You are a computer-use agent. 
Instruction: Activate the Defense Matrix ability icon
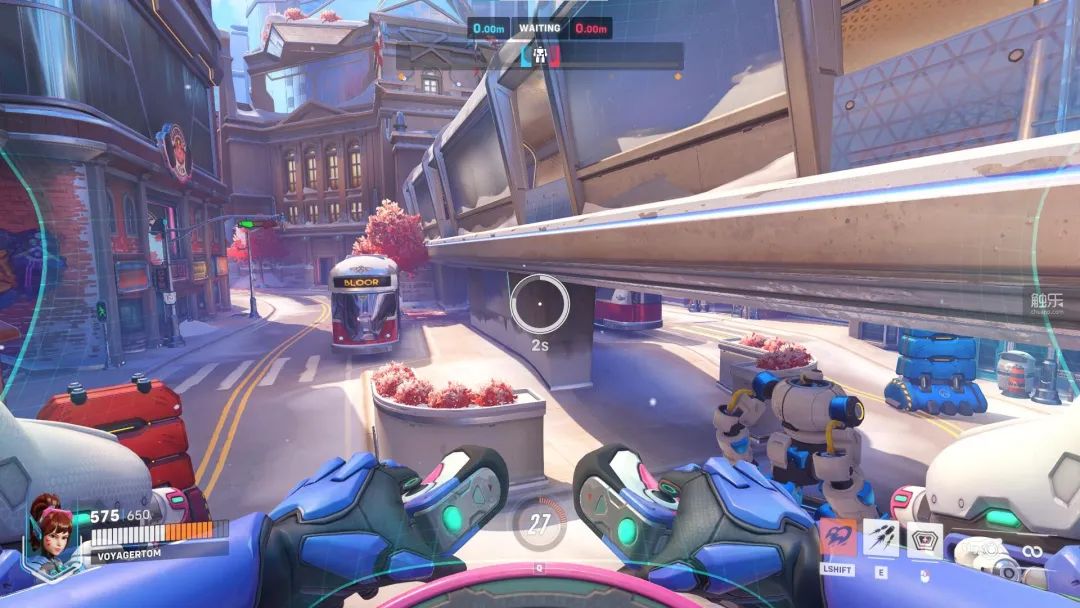924,540
